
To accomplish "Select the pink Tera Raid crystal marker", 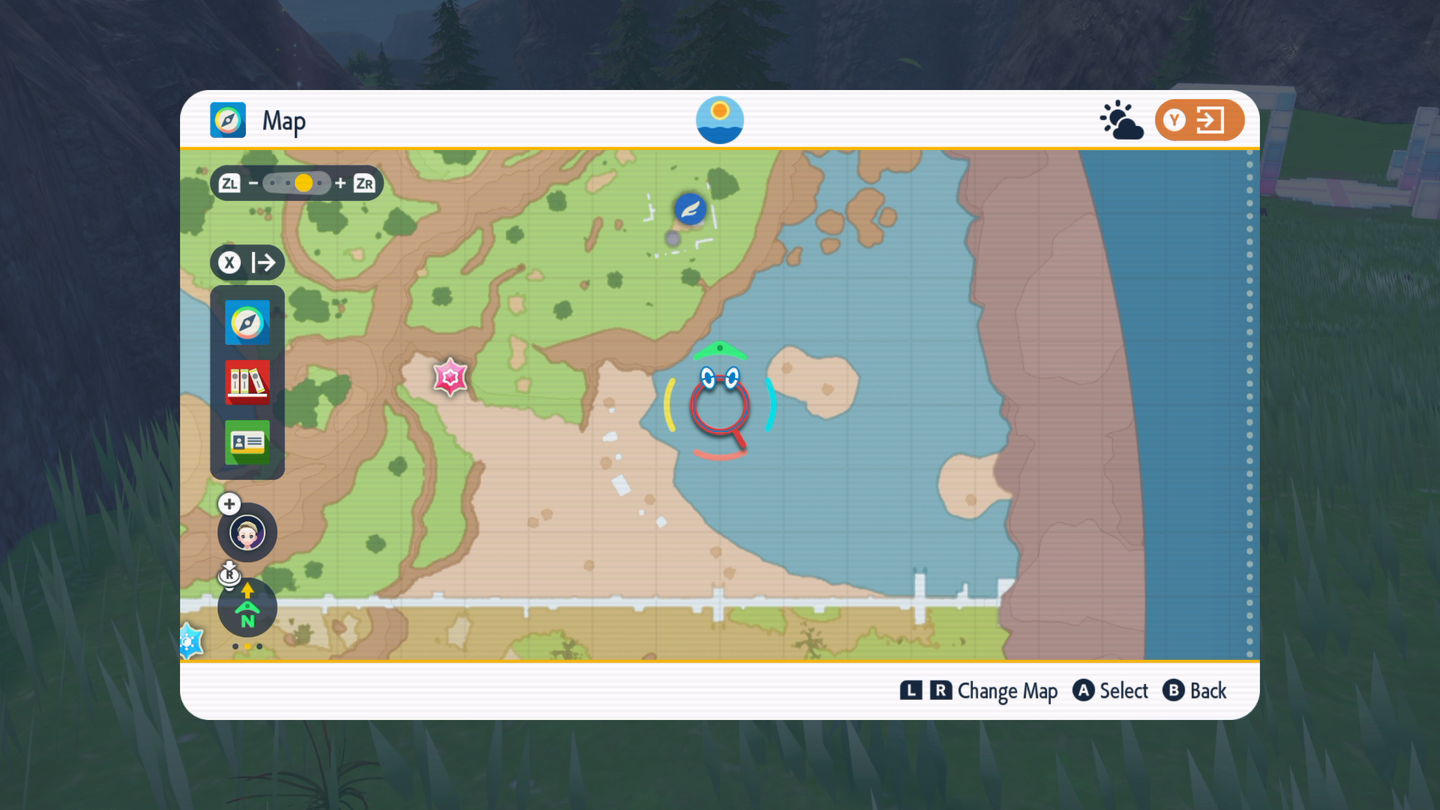I will pyautogui.click(x=450, y=377).
